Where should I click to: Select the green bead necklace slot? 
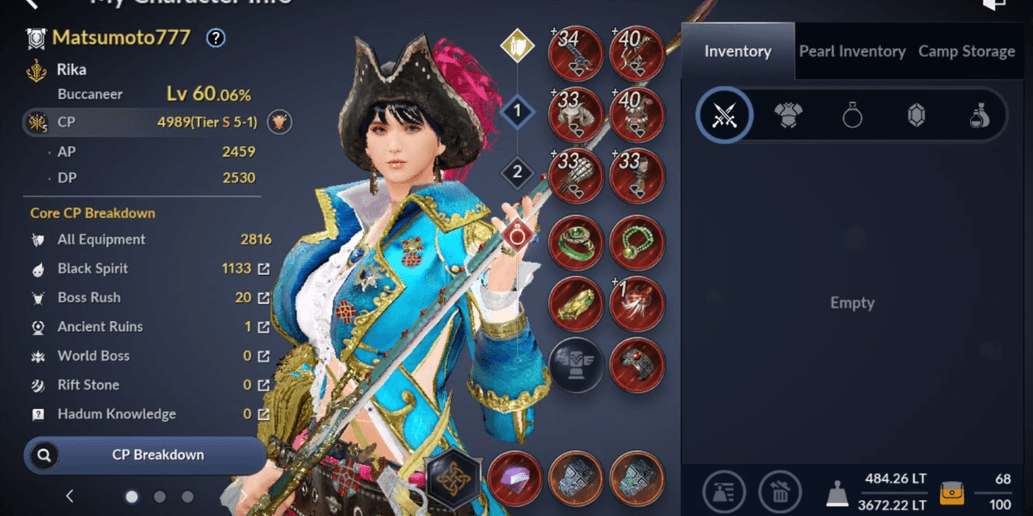tap(637, 241)
